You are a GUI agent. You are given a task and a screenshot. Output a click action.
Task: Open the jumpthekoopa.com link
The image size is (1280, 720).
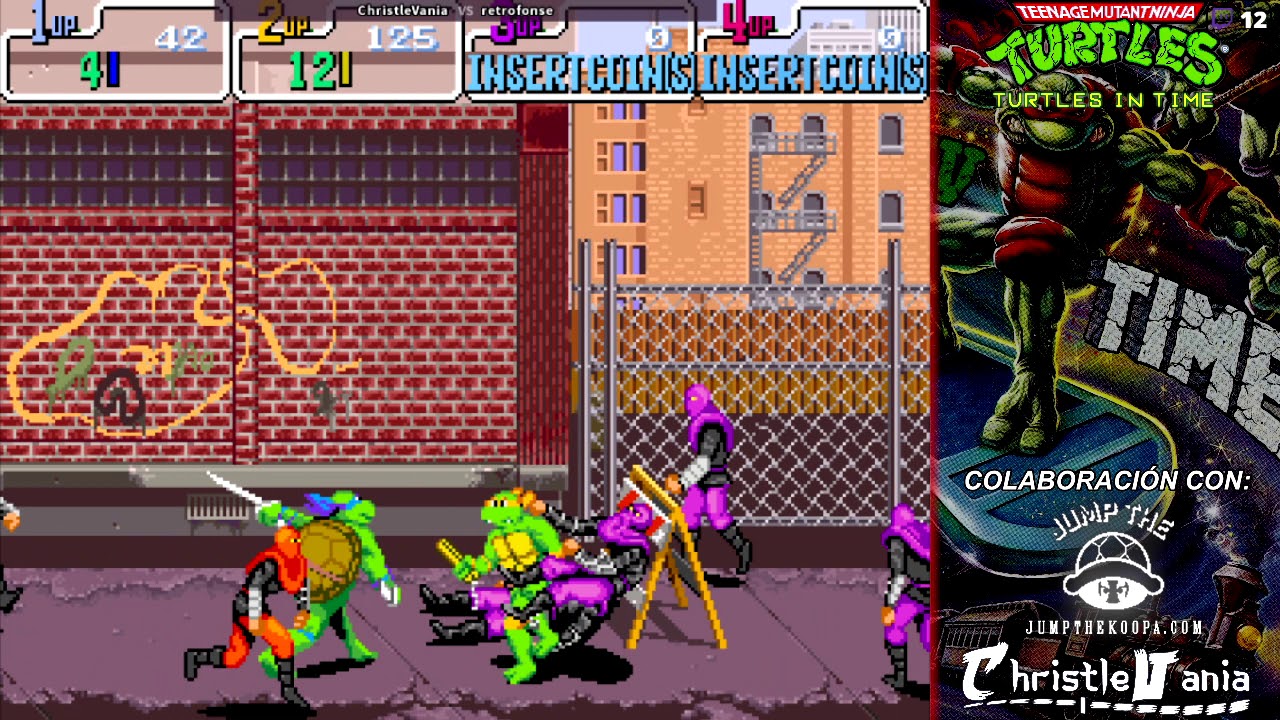coord(1112,628)
